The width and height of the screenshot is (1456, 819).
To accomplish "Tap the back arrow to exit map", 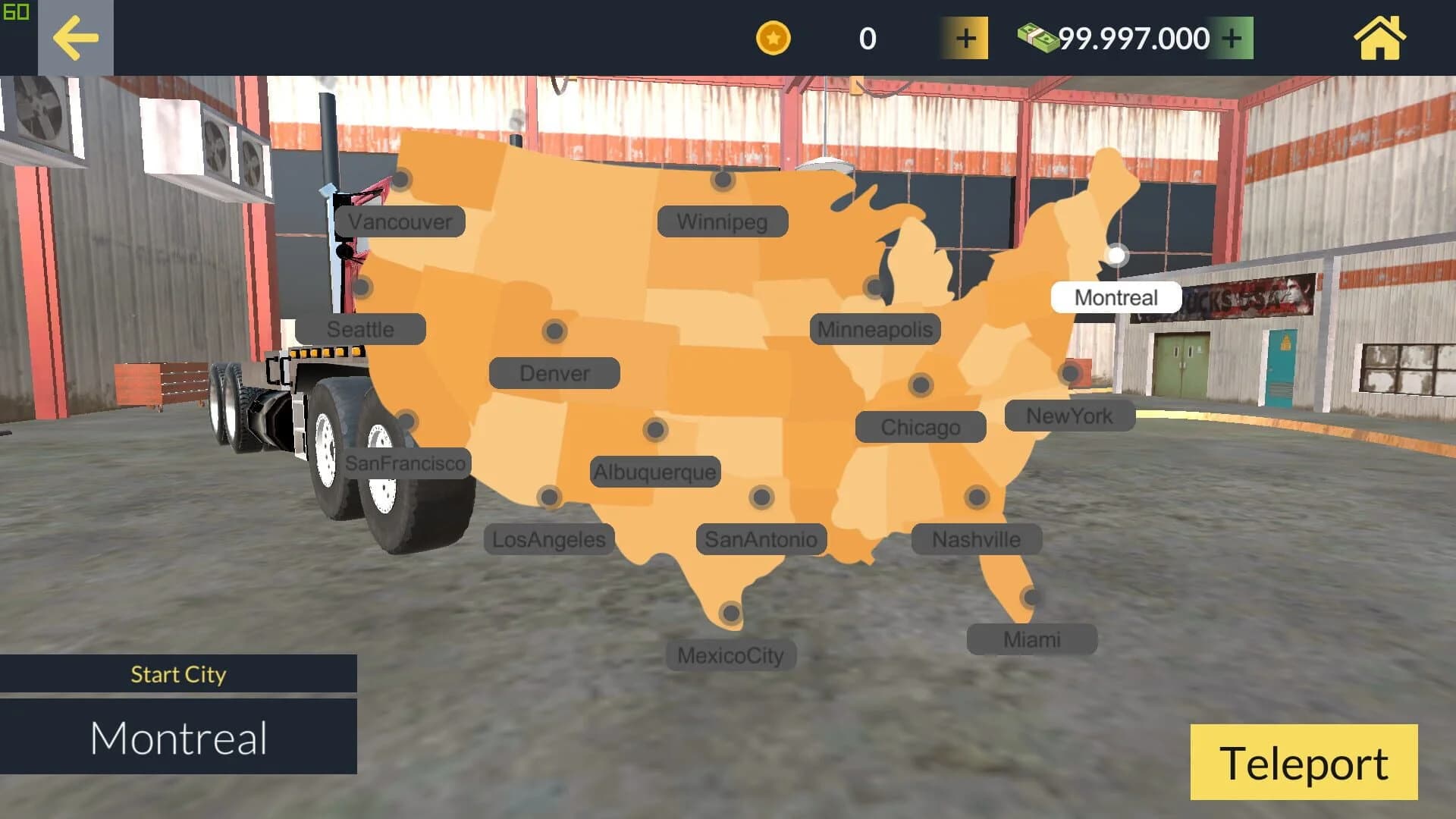I will tap(76, 37).
